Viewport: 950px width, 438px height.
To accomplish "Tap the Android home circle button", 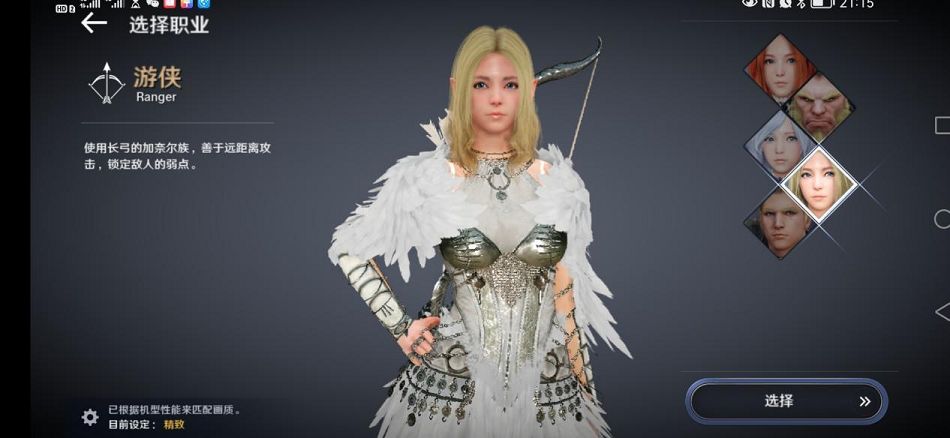I will click(x=941, y=219).
